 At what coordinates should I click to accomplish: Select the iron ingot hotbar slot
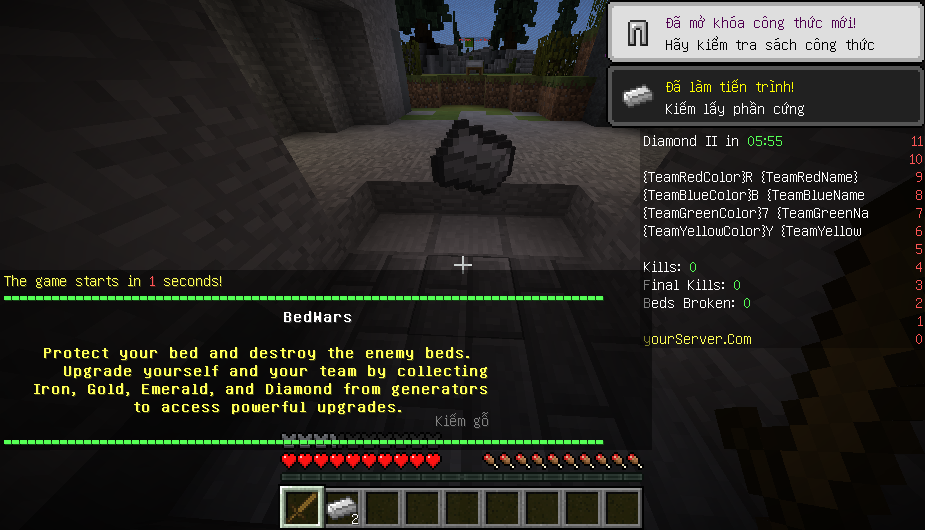[x=342, y=507]
